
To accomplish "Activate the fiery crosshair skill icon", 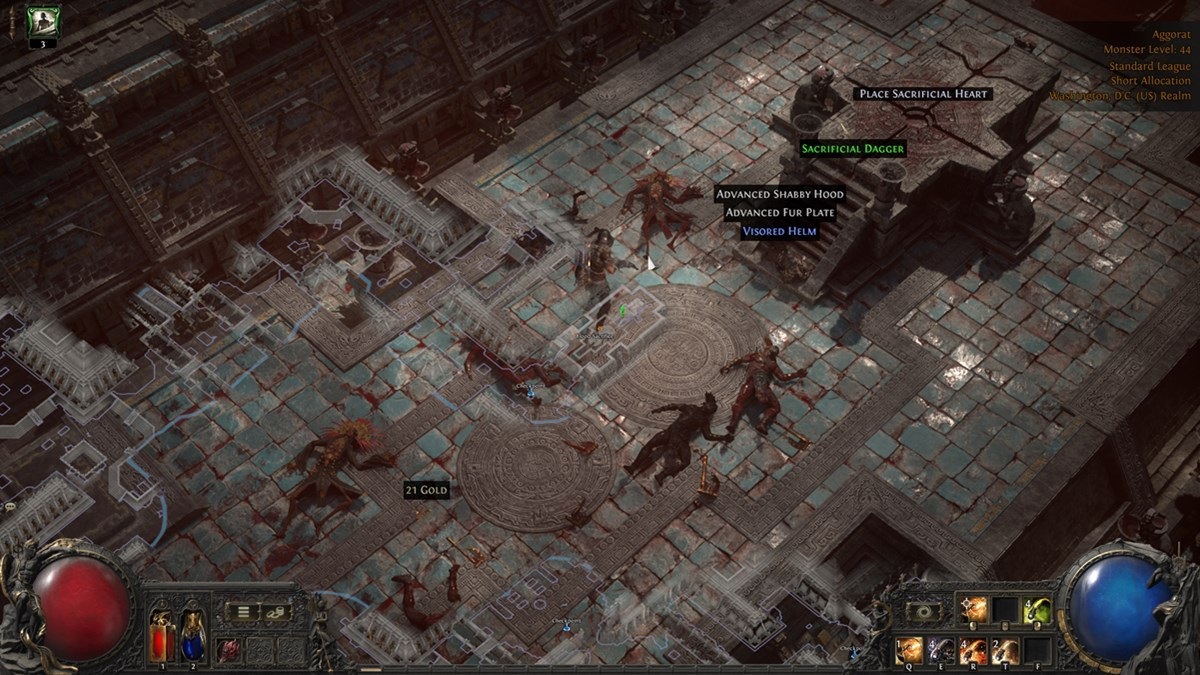I will tap(972, 607).
